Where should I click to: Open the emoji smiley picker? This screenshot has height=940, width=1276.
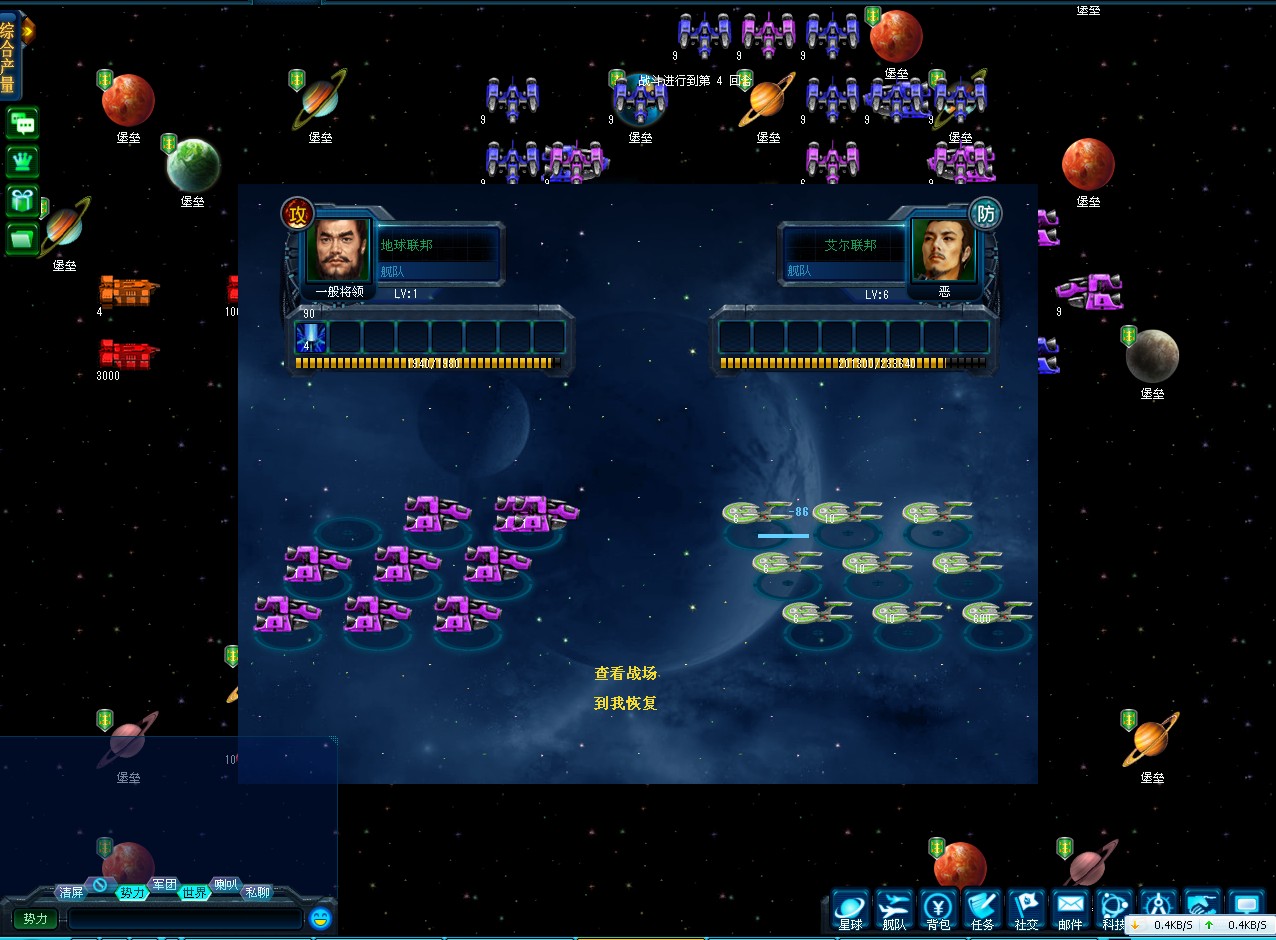click(x=320, y=918)
